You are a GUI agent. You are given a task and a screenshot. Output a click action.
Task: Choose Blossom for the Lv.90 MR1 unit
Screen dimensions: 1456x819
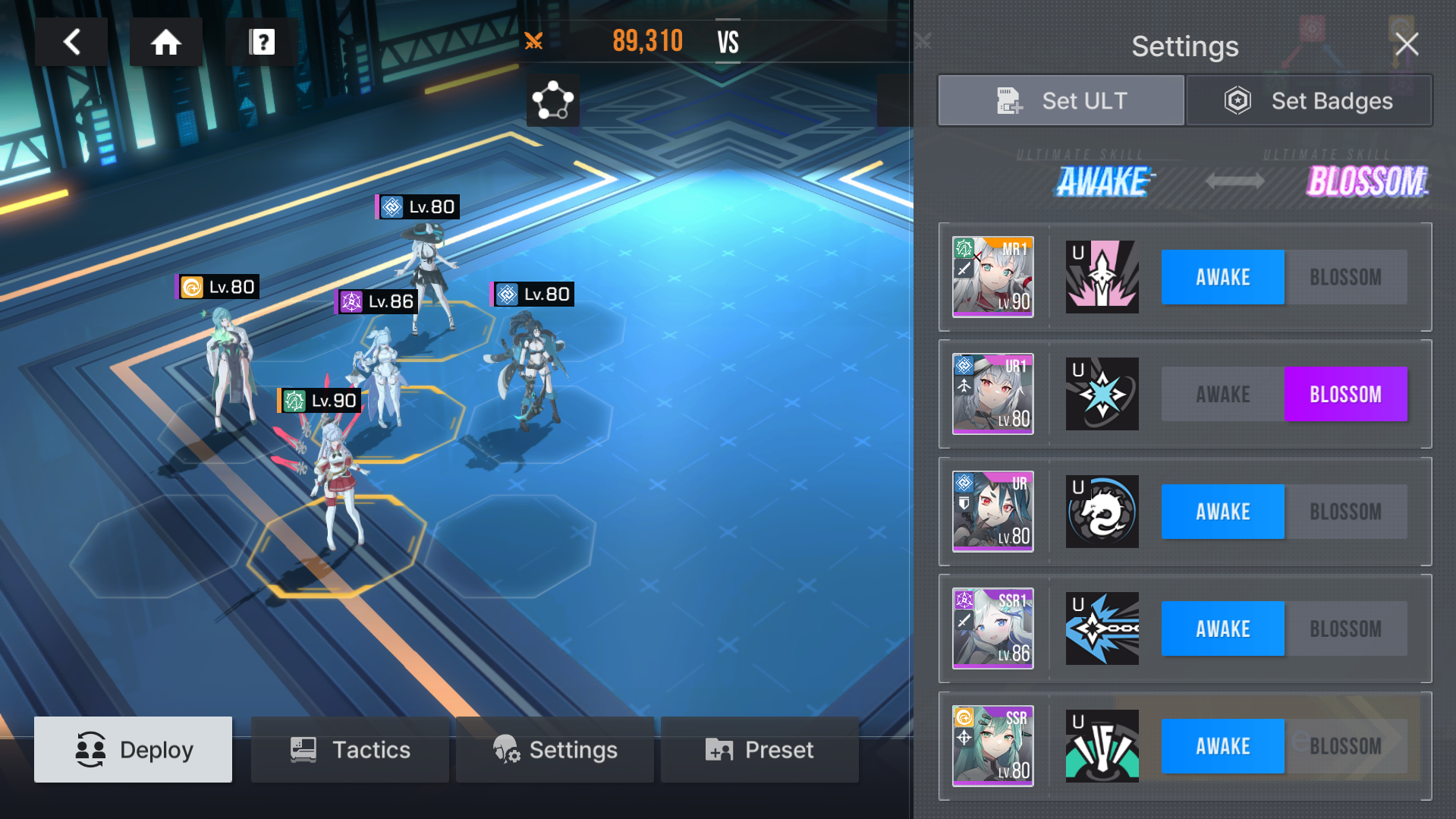tap(1345, 277)
